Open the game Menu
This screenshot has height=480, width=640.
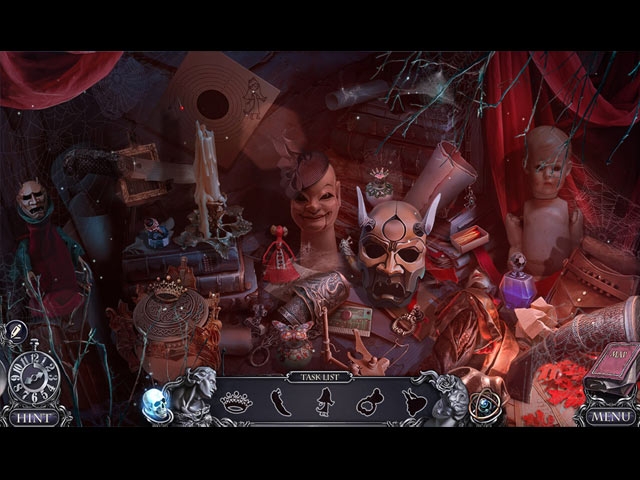[x=609, y=415]
